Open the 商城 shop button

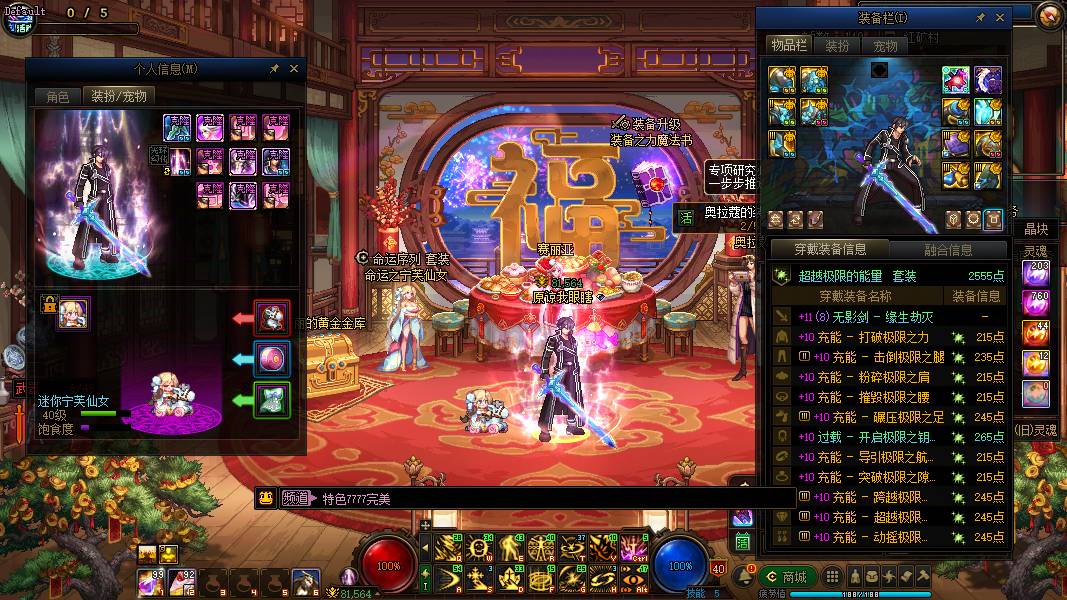(x=786, y=577)
